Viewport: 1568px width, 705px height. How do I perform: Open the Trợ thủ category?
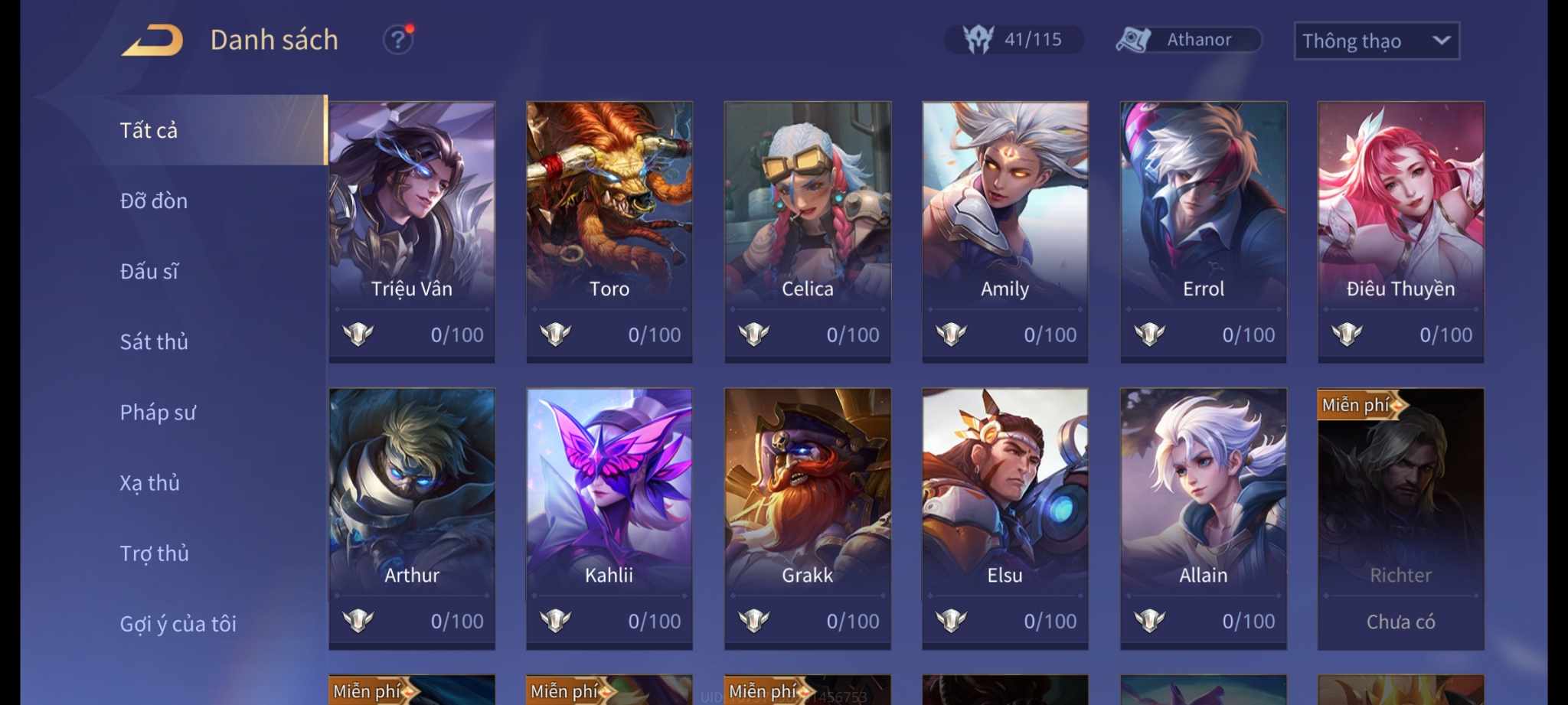click(155, 553)
